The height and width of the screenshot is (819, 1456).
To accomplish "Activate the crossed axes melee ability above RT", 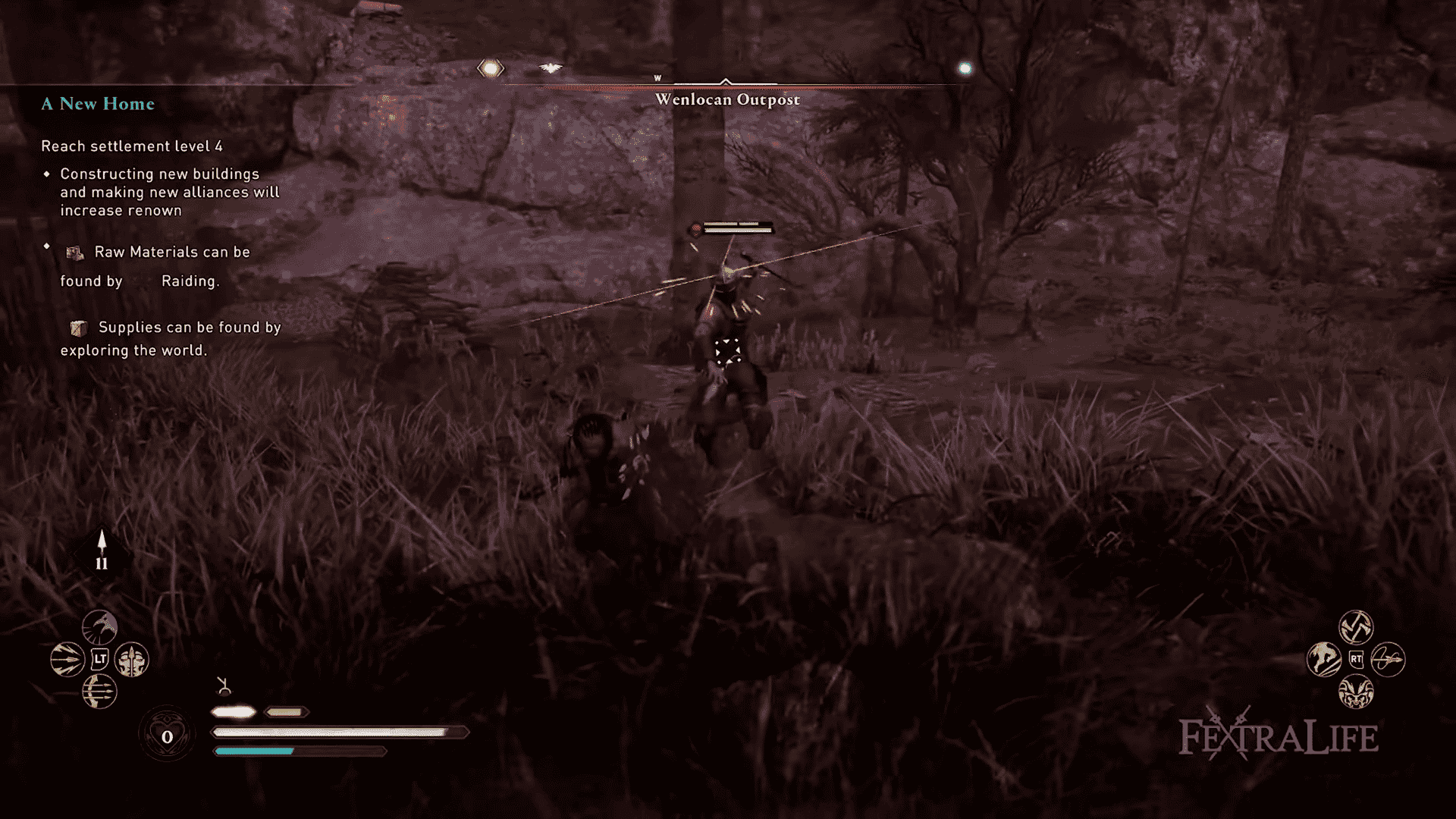I will (x=1357, y=626).
